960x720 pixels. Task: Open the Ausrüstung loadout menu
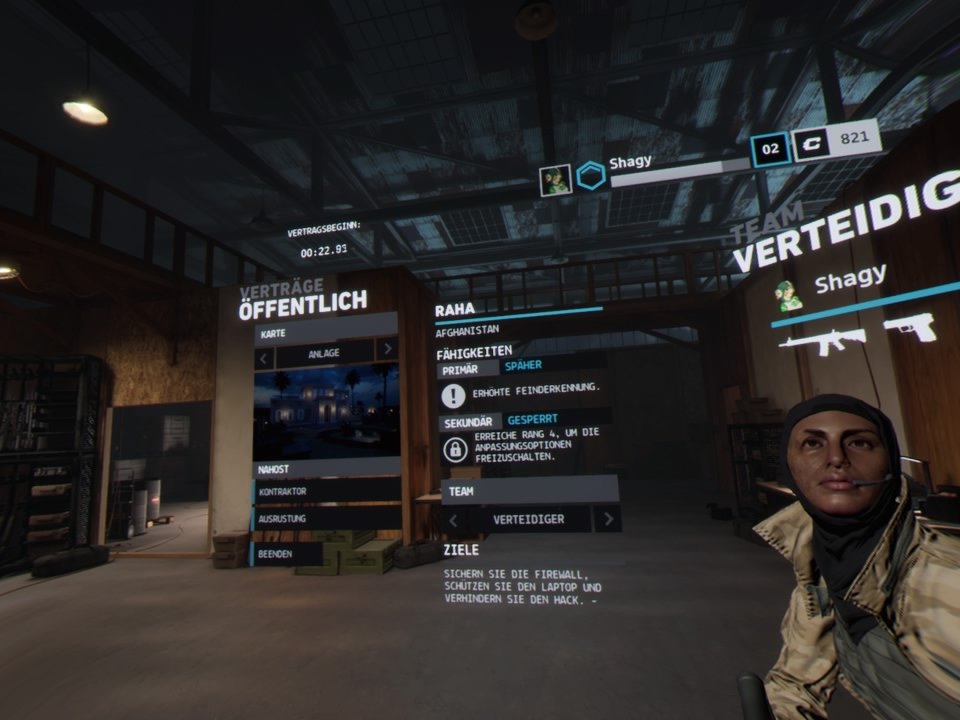click(326, 519)
